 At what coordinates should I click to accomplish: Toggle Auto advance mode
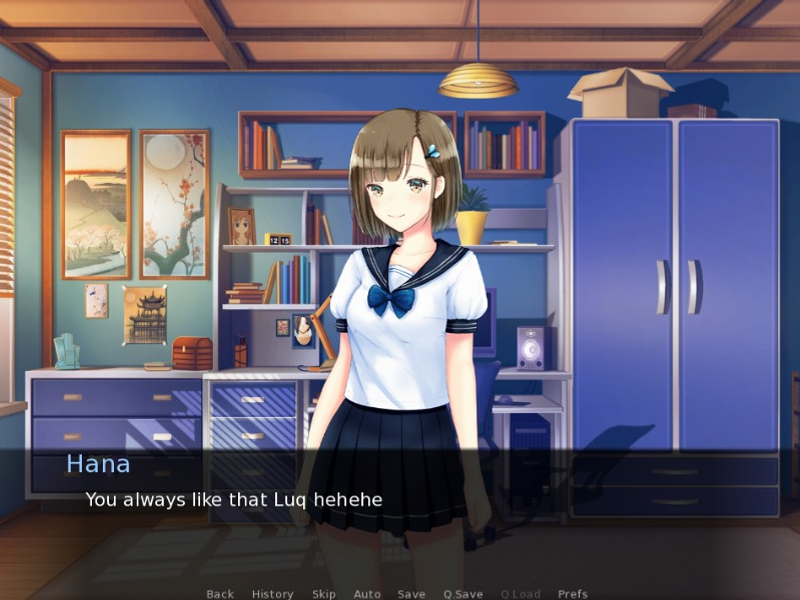click(367, 594)
